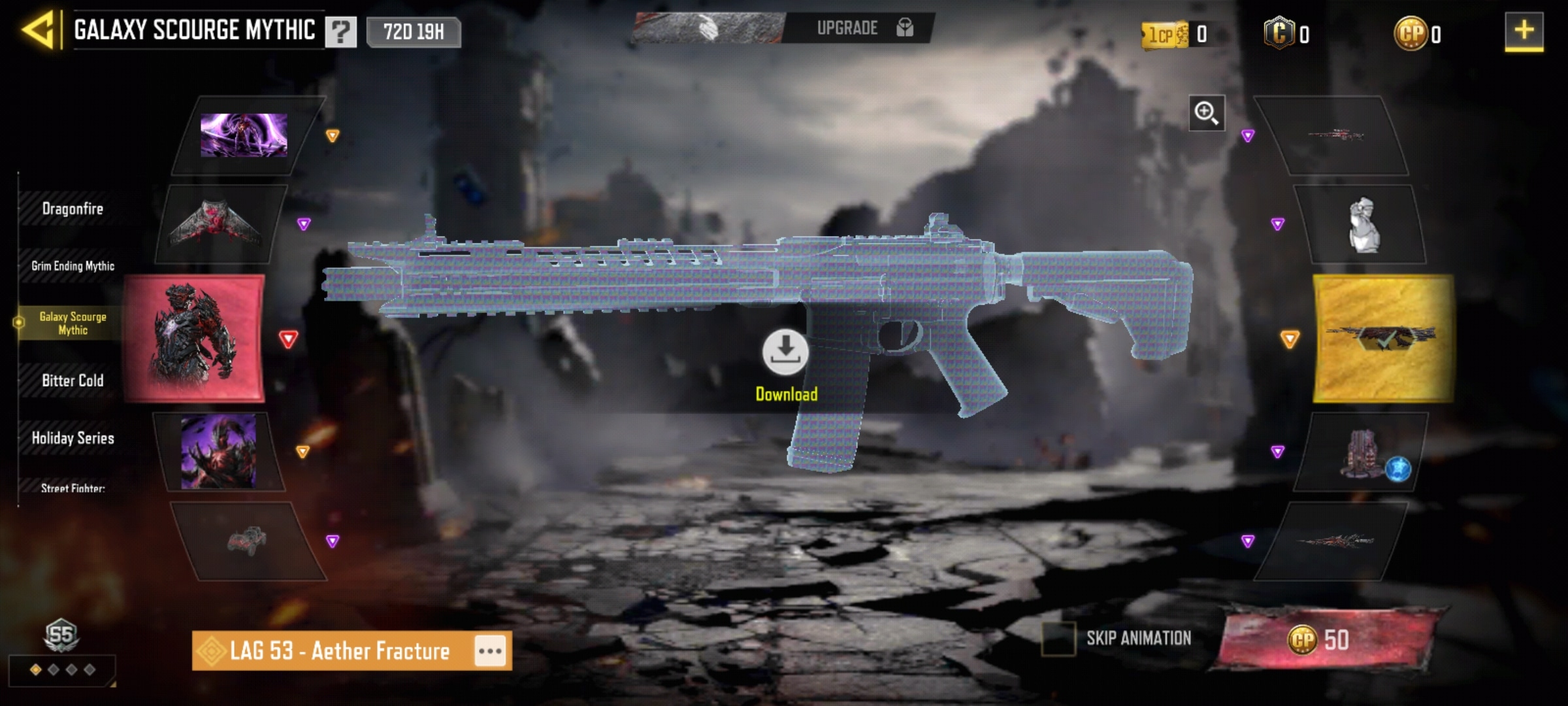View the white statue reward
Image resolution: width=1568 pixels, height=706 pixels.
pos(1363,224)
